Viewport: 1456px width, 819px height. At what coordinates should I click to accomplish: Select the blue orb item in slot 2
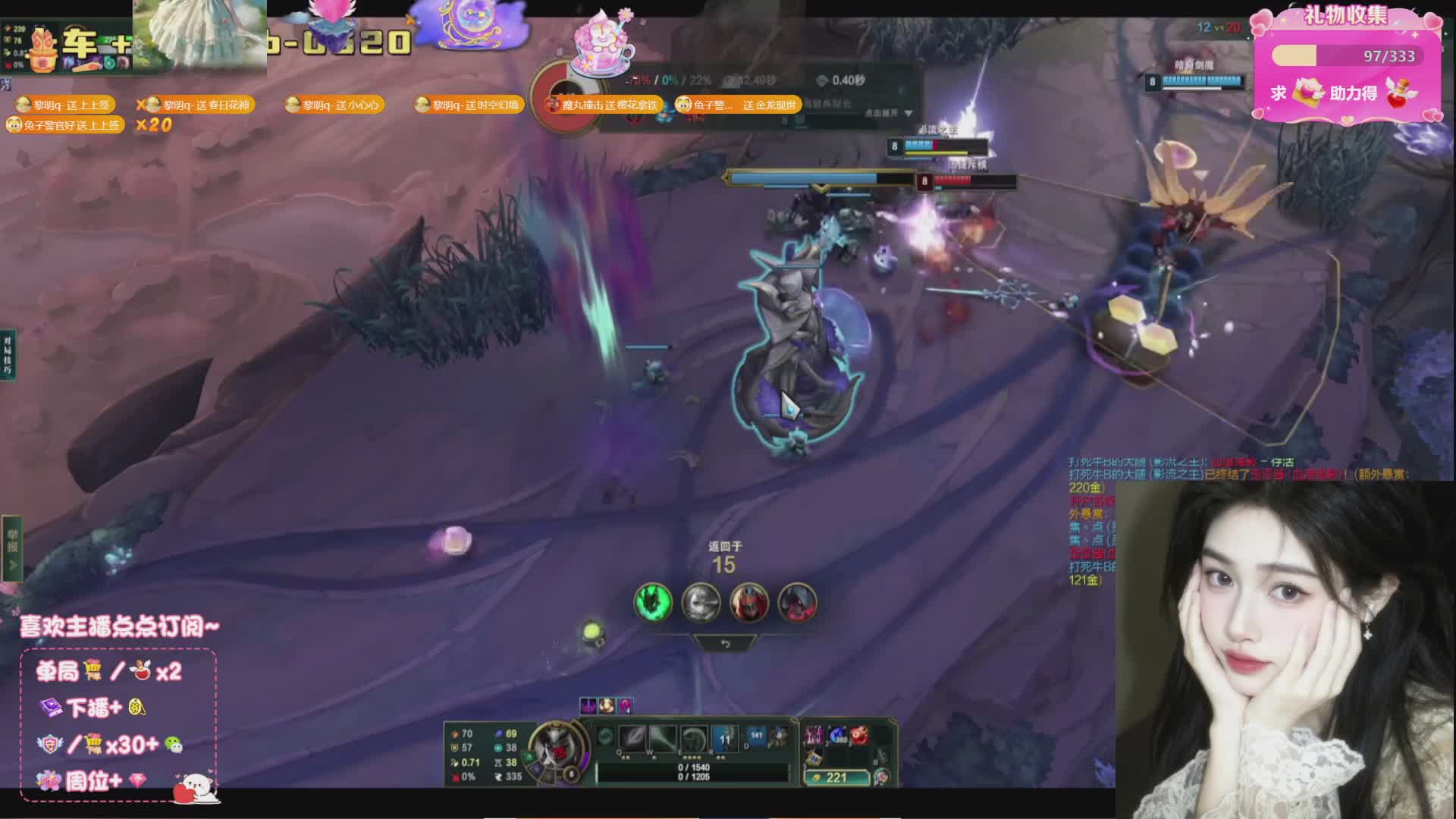[x=838, y=735]
